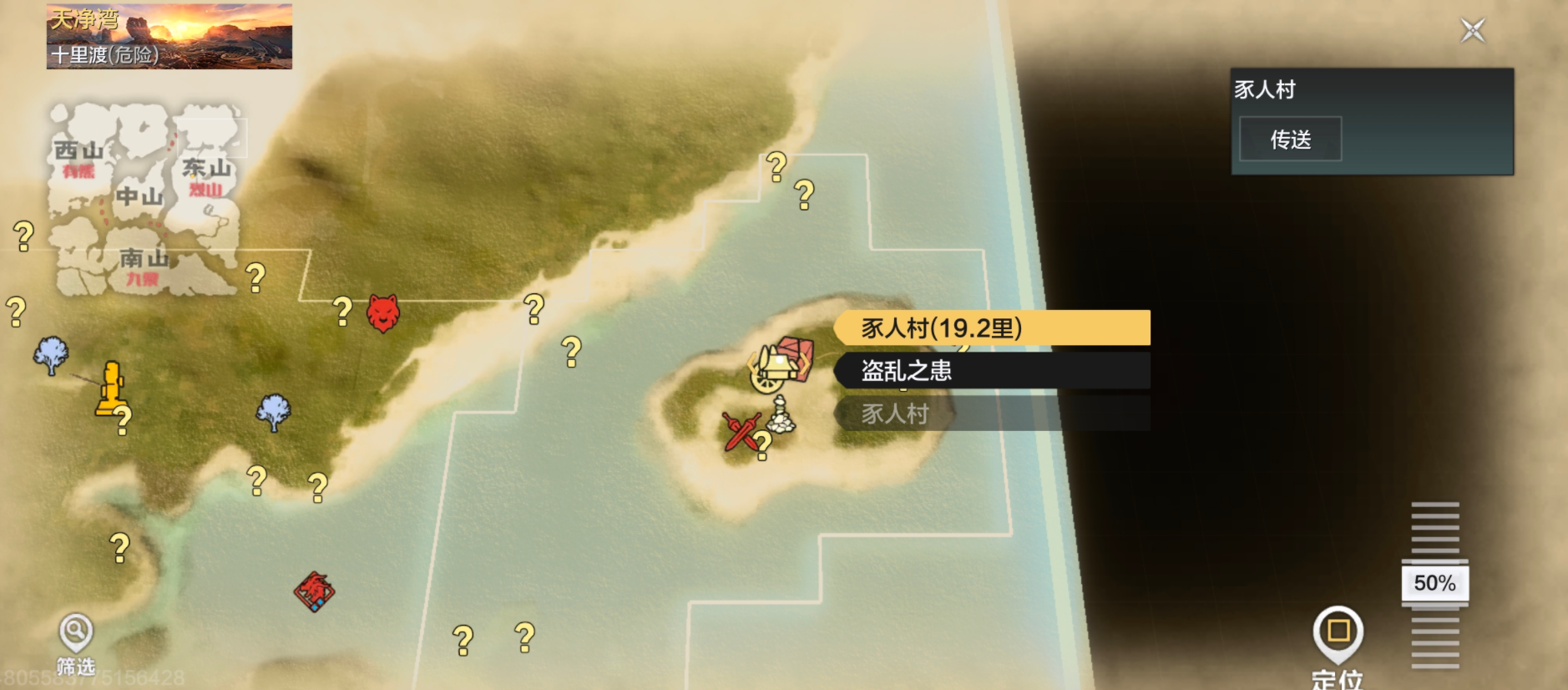Close the world map
The image size is (1568, 690).
point(1473,31)
